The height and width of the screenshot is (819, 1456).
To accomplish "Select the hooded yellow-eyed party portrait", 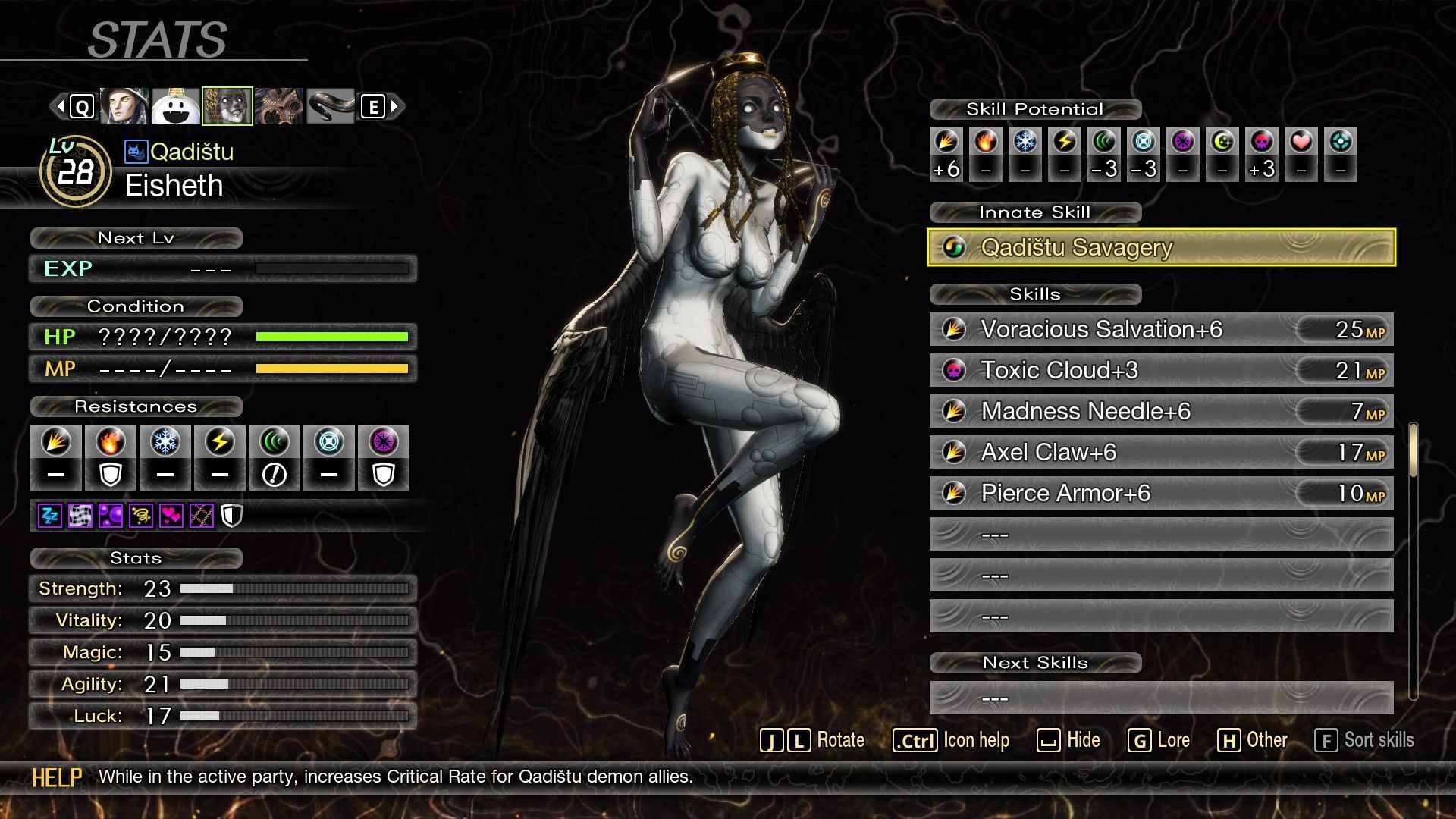I will tap(124, 106).
